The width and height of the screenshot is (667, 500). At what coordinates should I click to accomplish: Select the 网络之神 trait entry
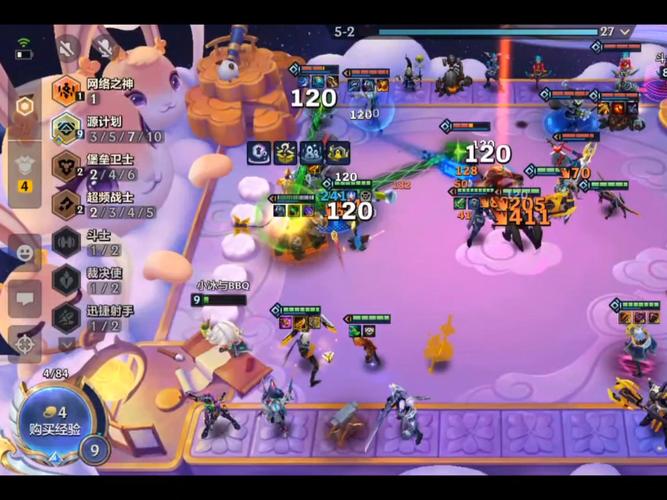(x=67, y=91)
